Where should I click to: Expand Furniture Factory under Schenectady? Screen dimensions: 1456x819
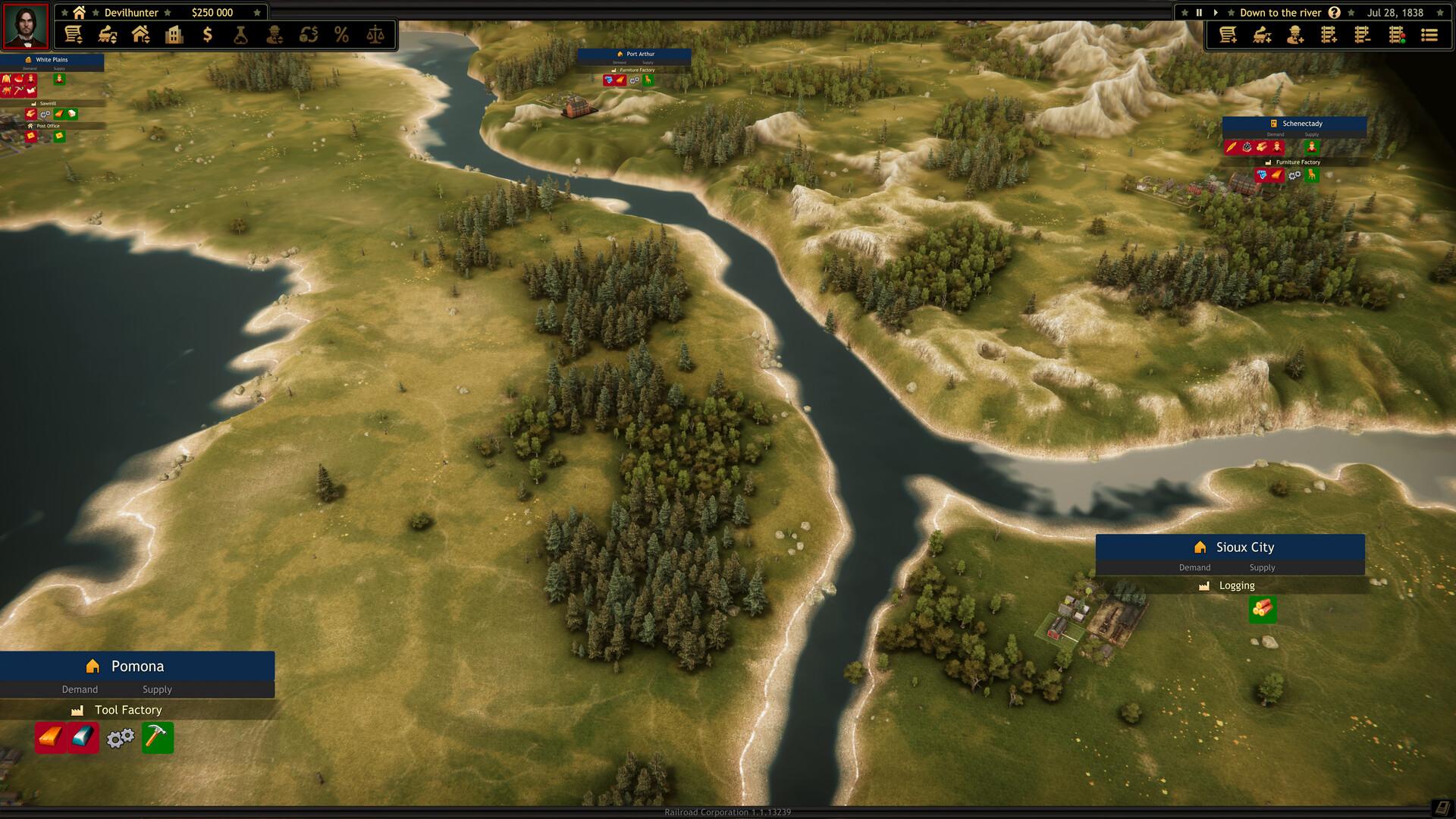1298,162
